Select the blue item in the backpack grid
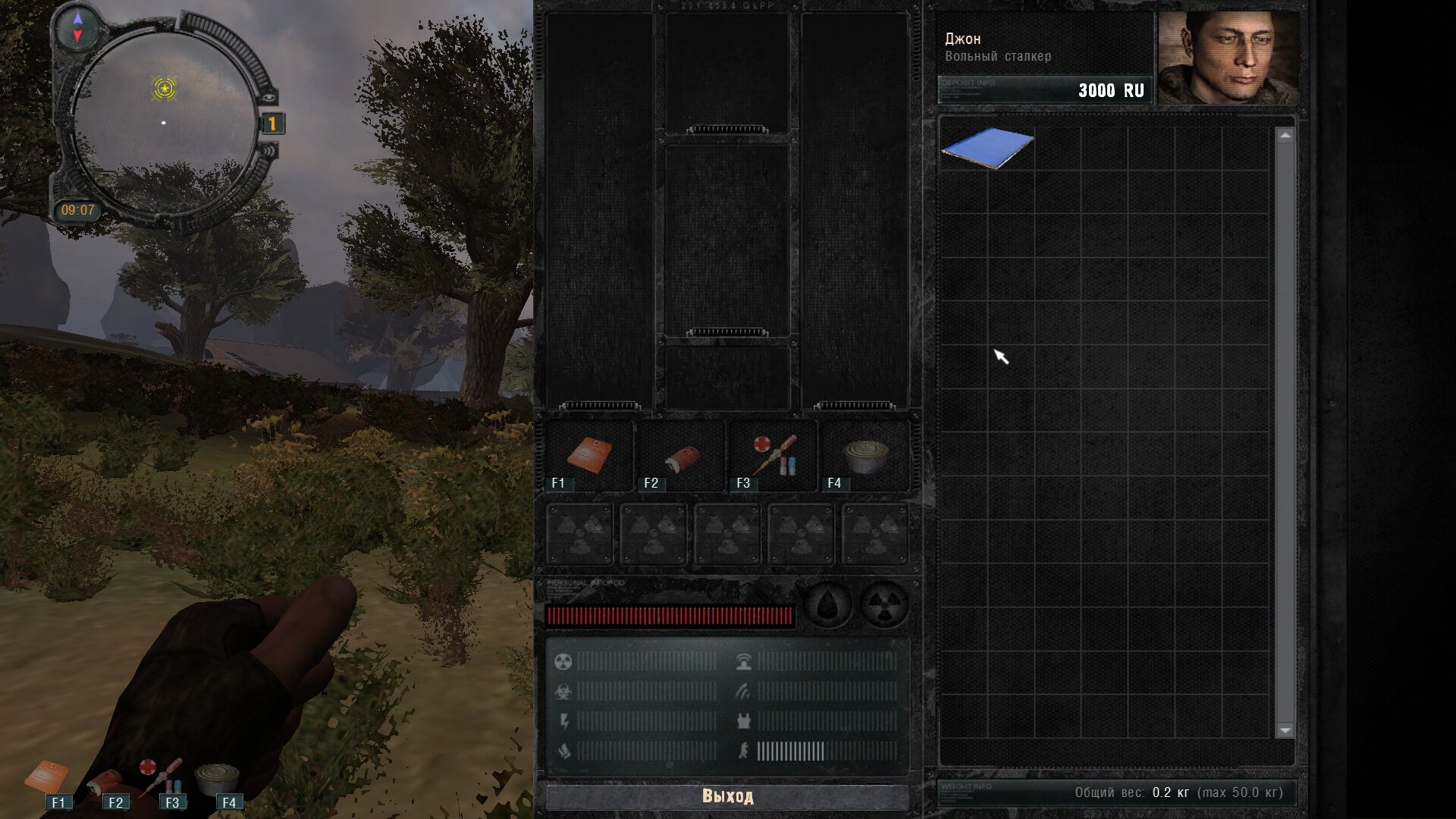 (x=987, y=147)
